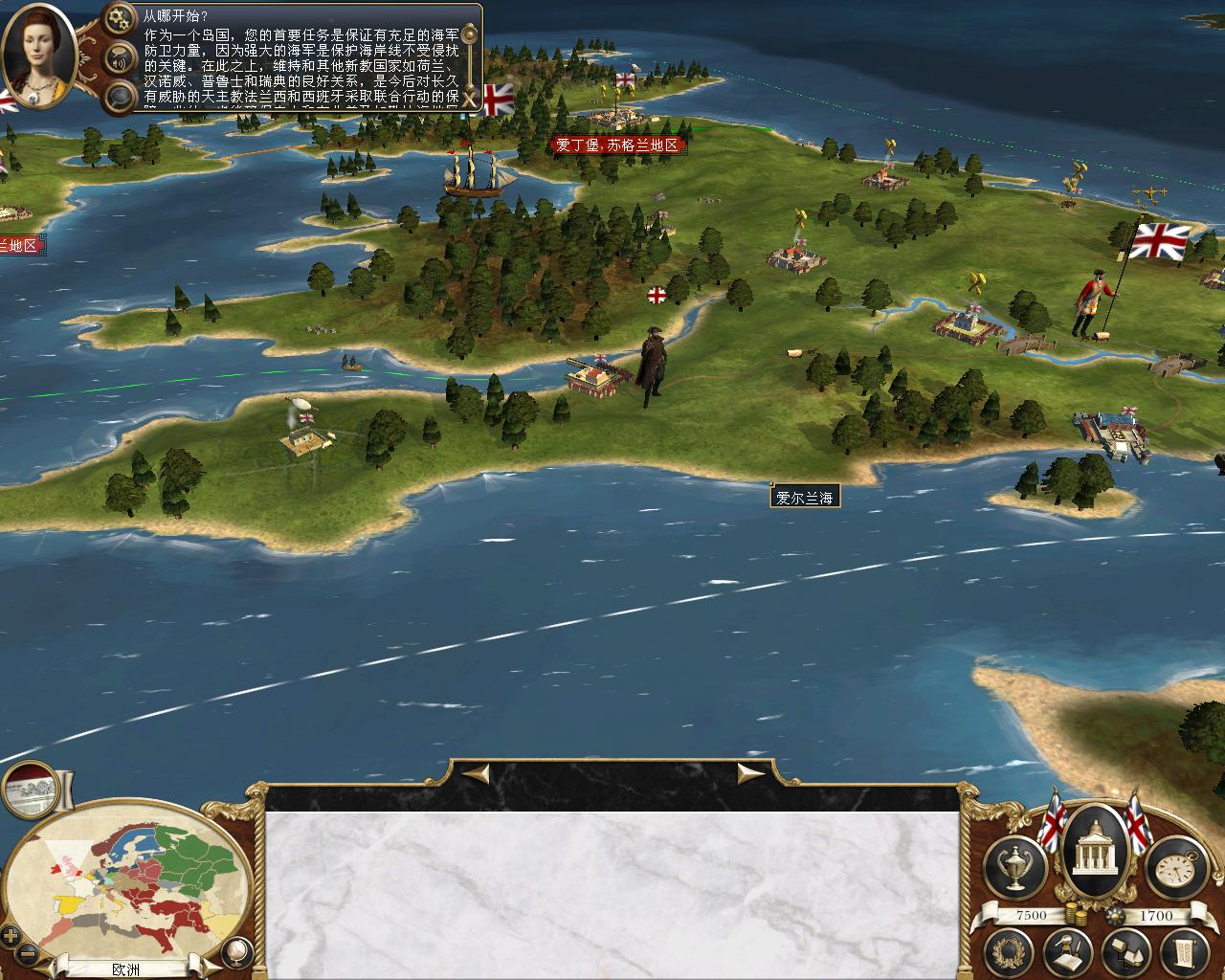Close the advisor message with the X
The width and height of the screenshot is (1225, 980).
point(470,99)
